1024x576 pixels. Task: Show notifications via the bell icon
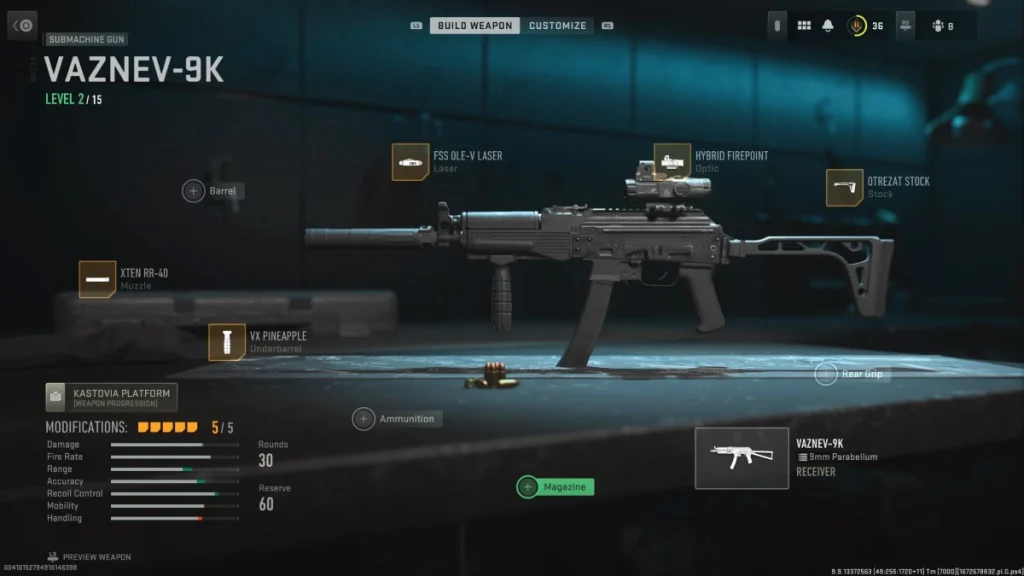(x=828, y=26)
